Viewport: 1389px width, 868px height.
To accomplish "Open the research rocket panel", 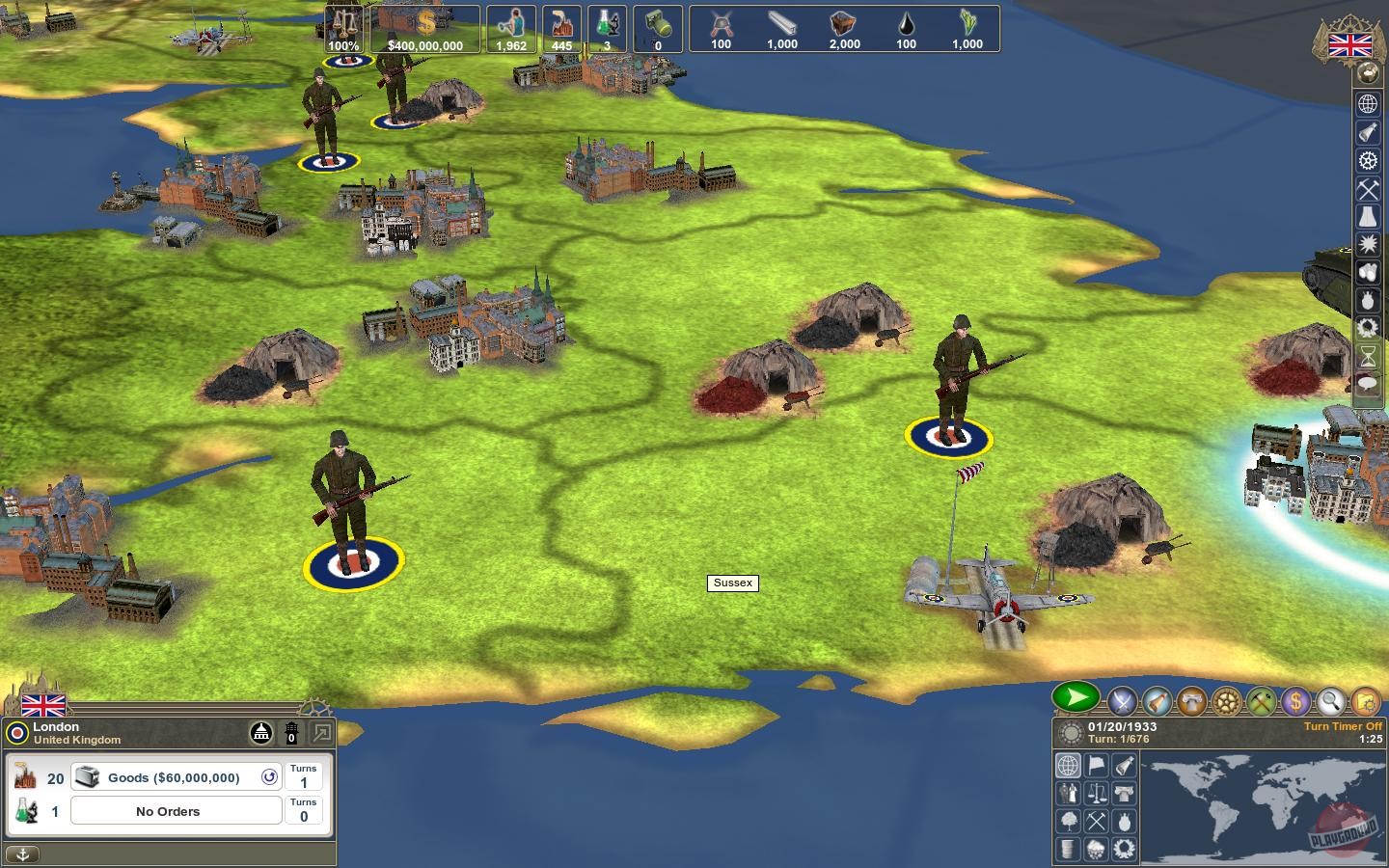I will click(1155, 701).
